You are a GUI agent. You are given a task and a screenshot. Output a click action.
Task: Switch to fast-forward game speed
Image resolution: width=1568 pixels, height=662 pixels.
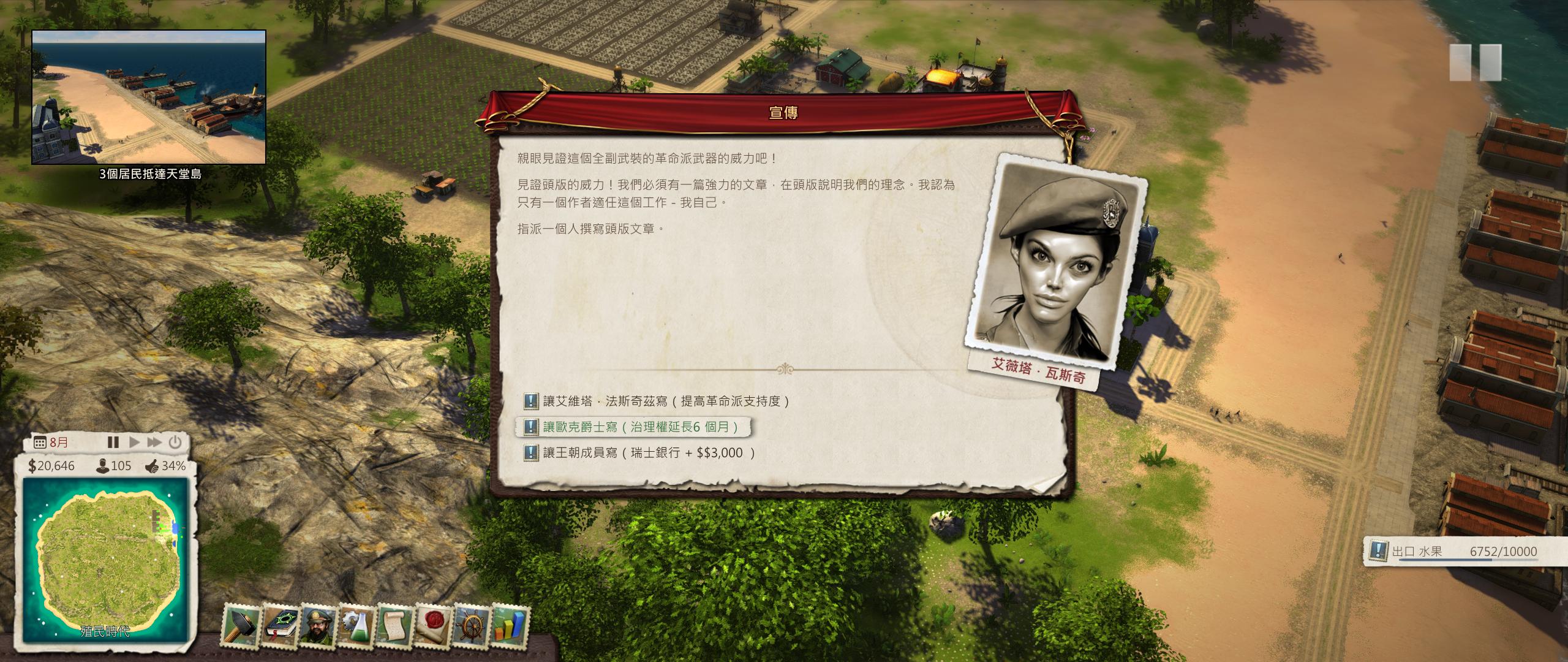pyautogui.click(x=154, y=442)
